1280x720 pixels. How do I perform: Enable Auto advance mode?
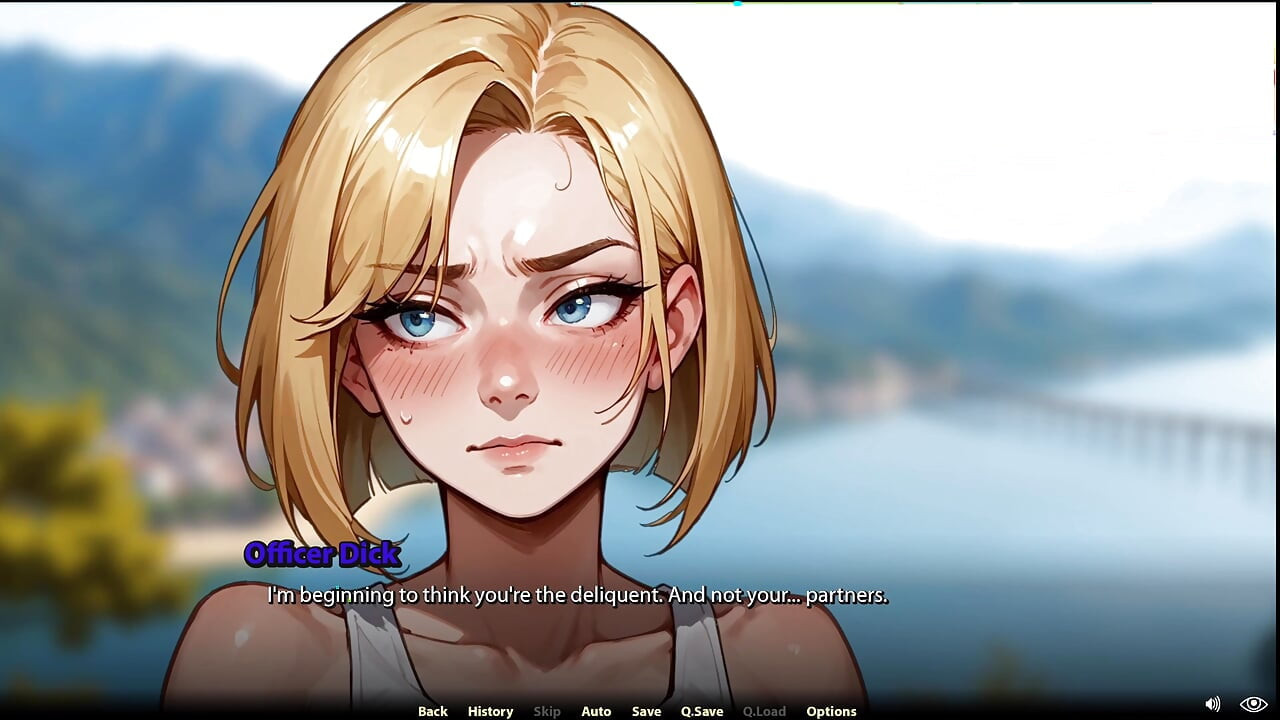596,711
